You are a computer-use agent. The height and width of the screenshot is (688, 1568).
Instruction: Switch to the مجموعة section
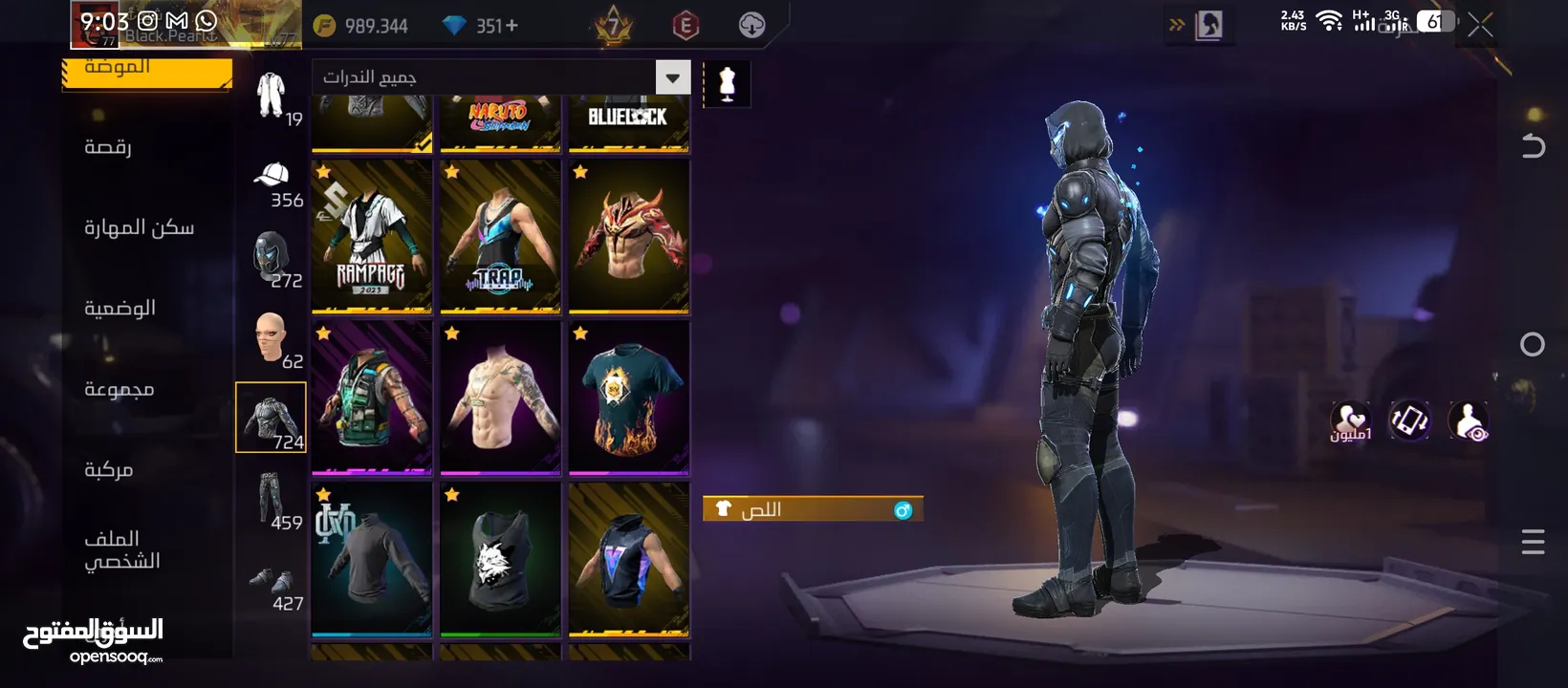point(119,389)
